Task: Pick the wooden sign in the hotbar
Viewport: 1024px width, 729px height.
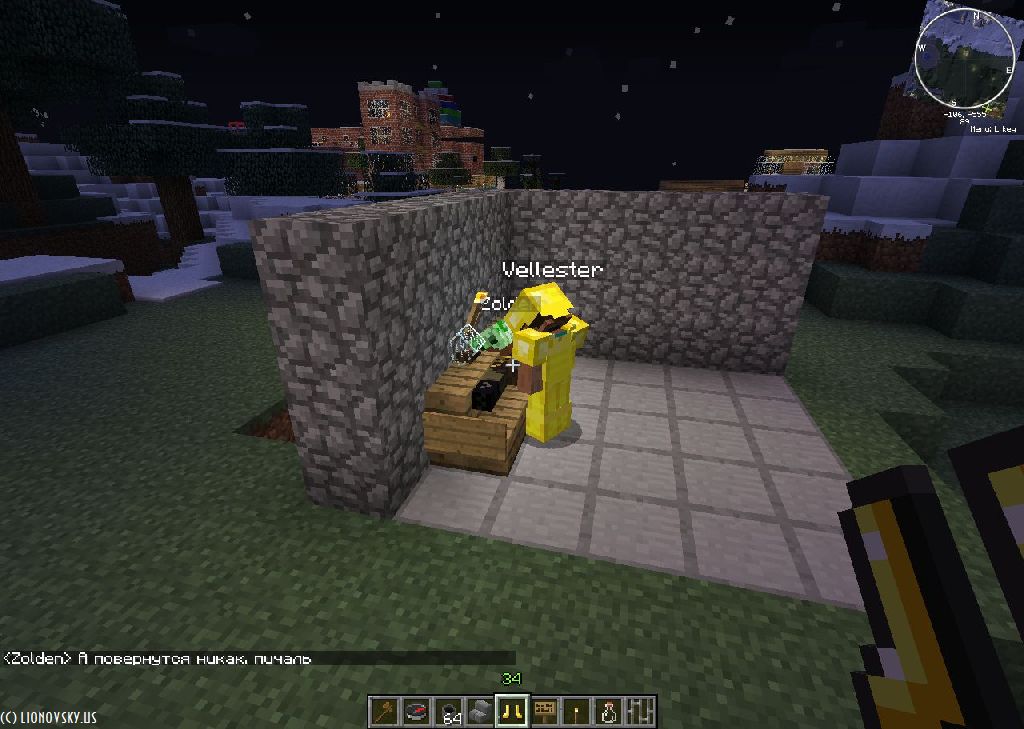Action: pos(544,711)
